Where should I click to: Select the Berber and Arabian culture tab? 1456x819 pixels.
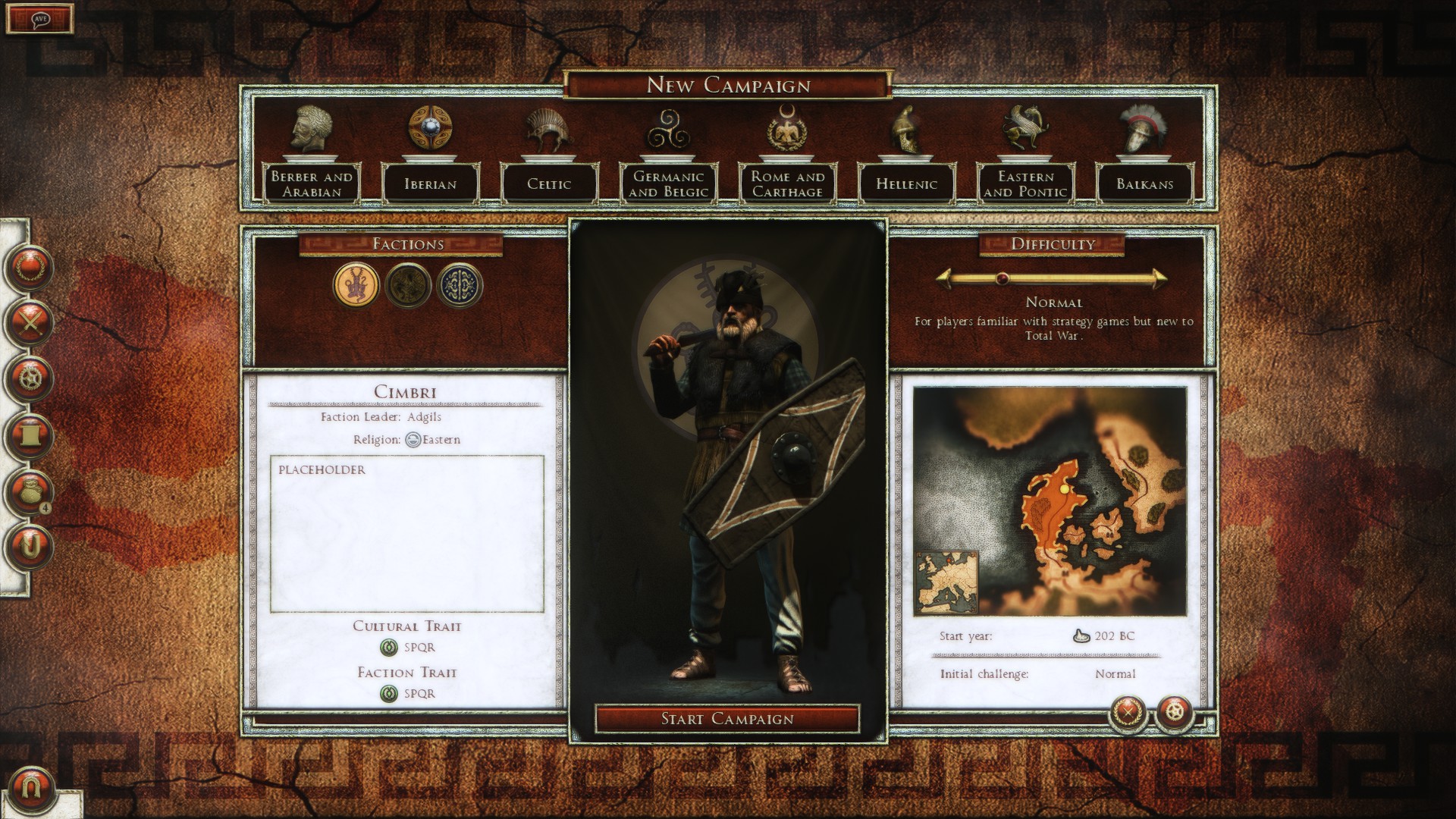[312, 184]
